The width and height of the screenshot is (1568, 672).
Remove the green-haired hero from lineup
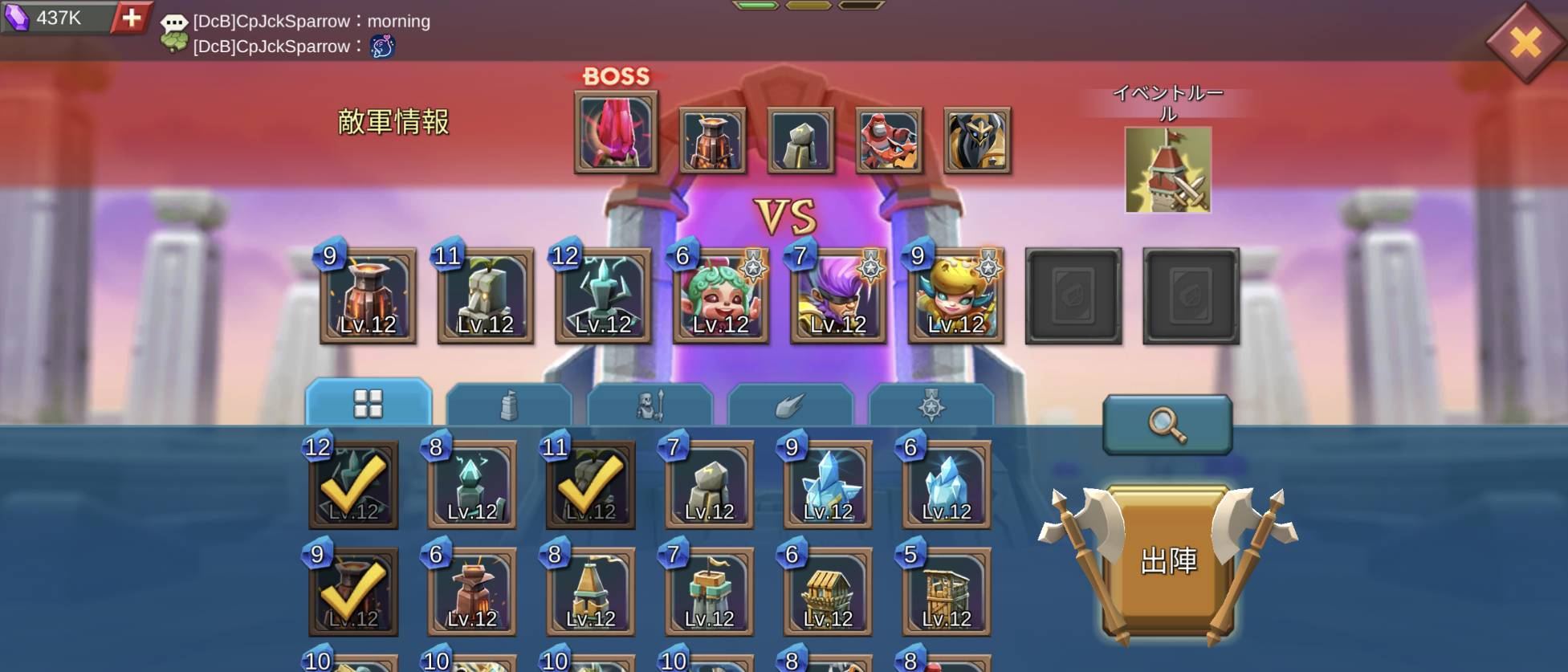(x=720, y=296)
